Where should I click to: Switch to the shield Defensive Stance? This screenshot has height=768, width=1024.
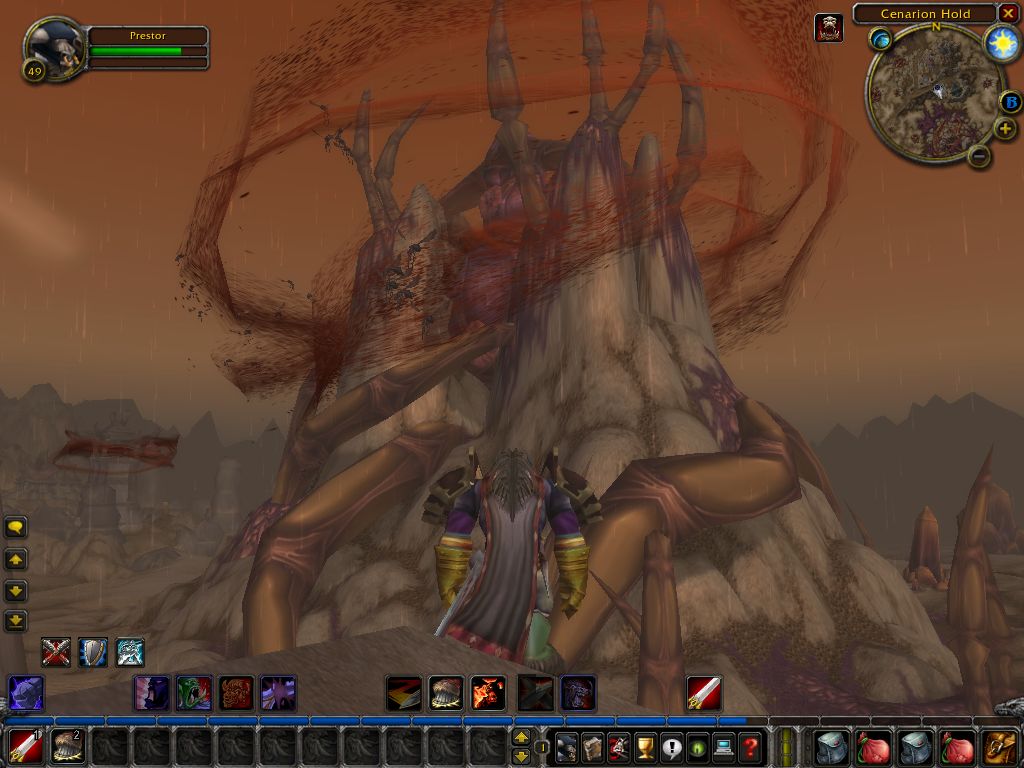point(93,652)
